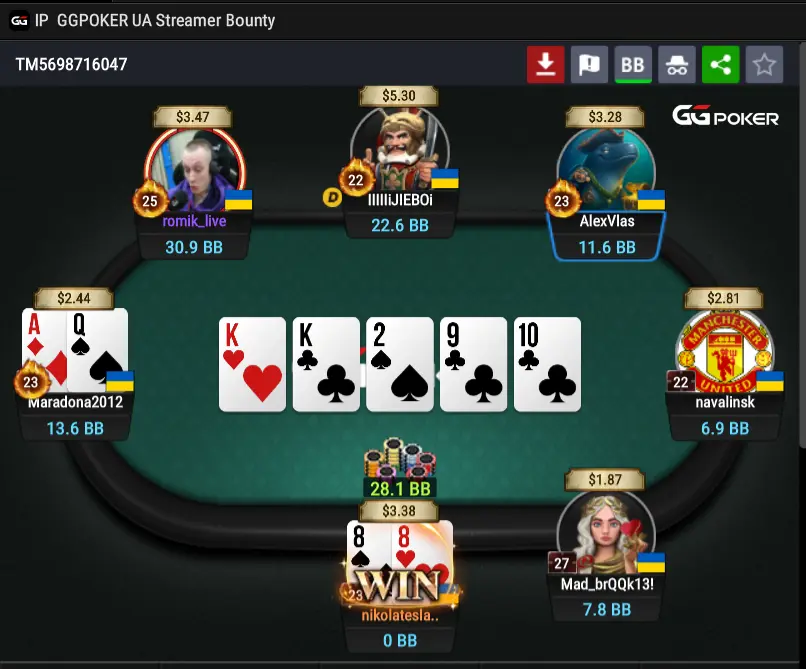The height and width of the screenshot is (669, 806).
Task: Toggle the BB stack display button
Action: tap(633, 65)
